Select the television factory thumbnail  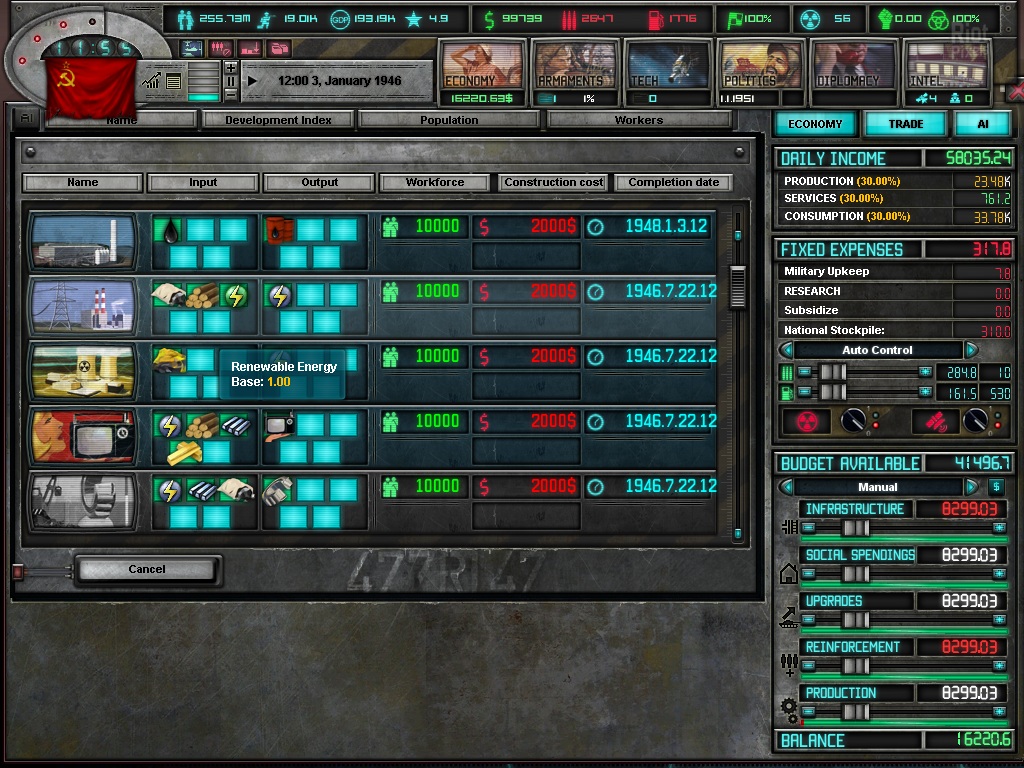click(x=83, y=437)
